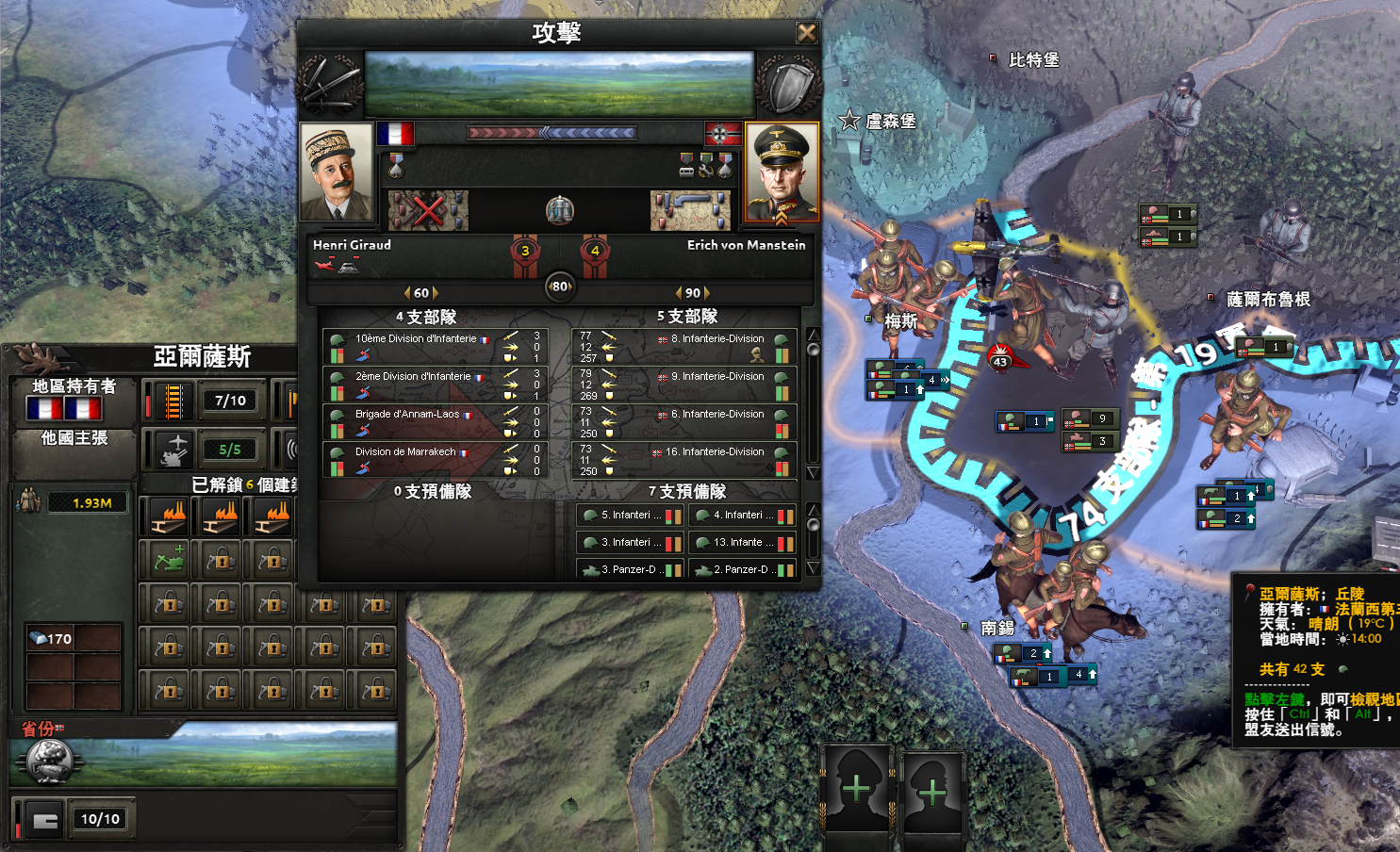Select Henri Giraud's commander portrait

click(337, 173)
